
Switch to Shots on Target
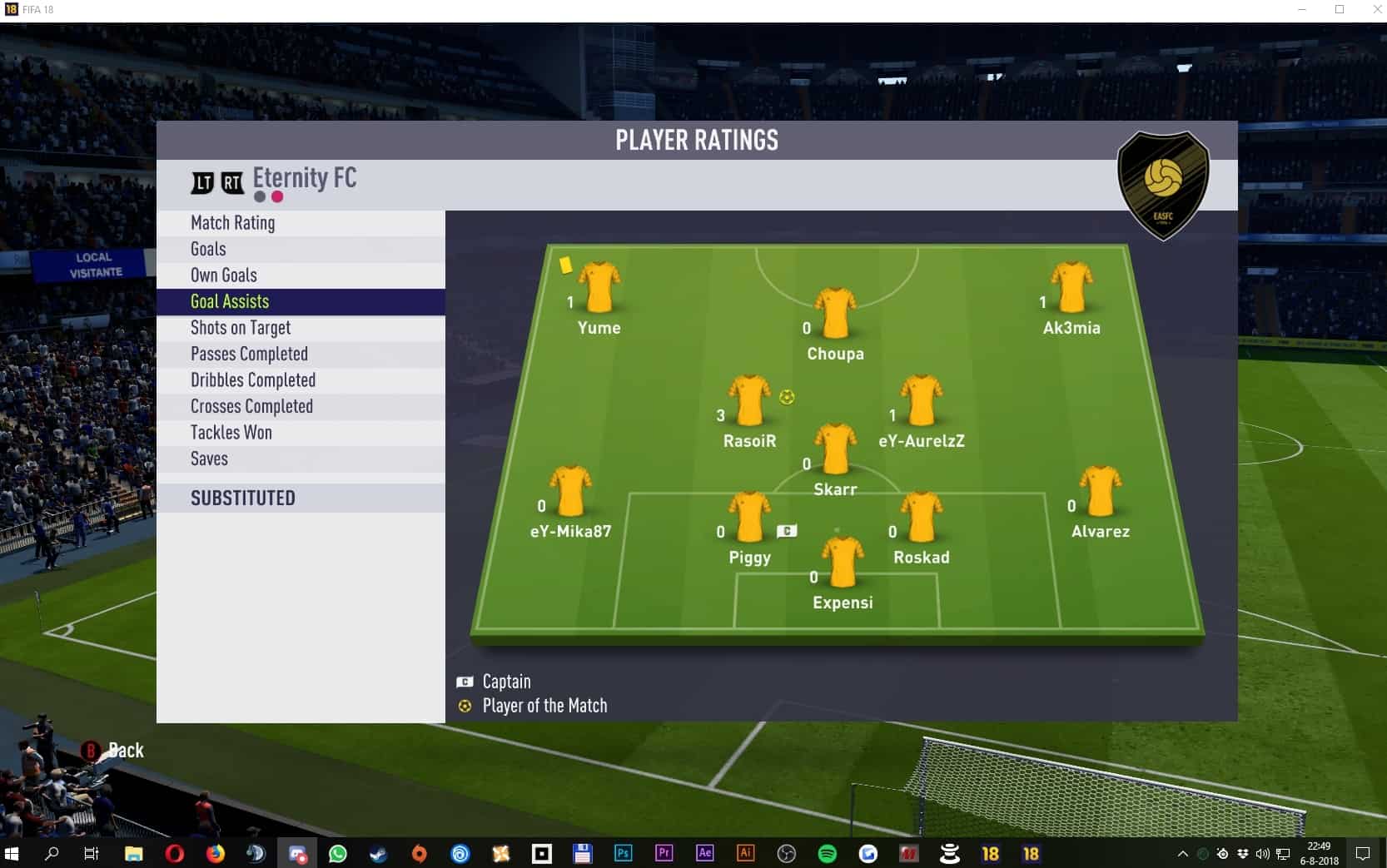click(241, 328)
